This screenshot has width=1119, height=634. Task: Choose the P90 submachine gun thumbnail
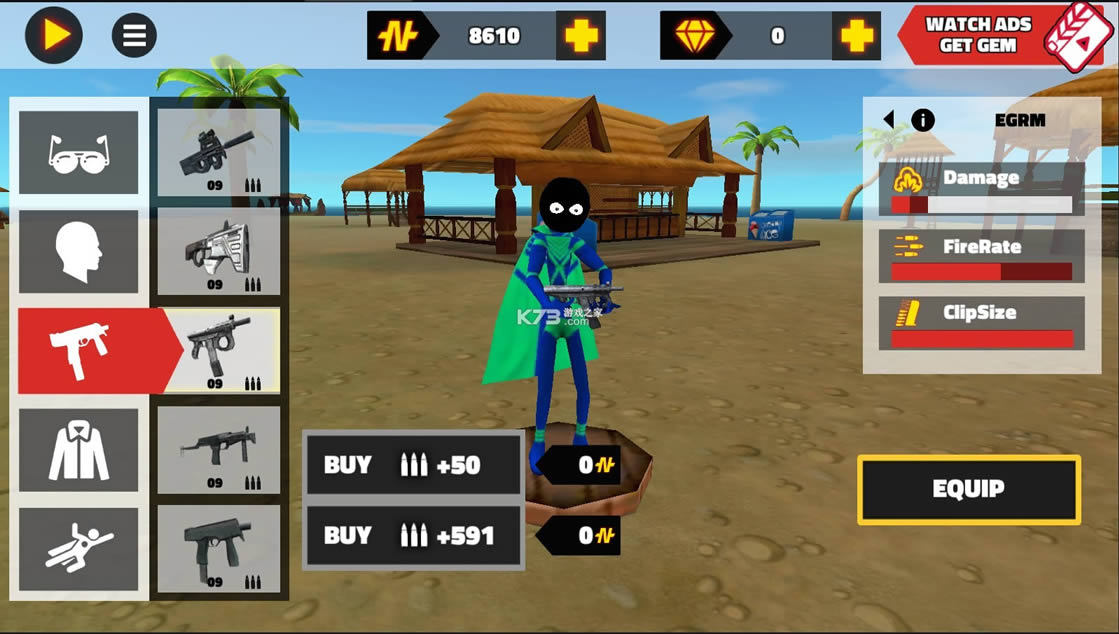[219, 152]
